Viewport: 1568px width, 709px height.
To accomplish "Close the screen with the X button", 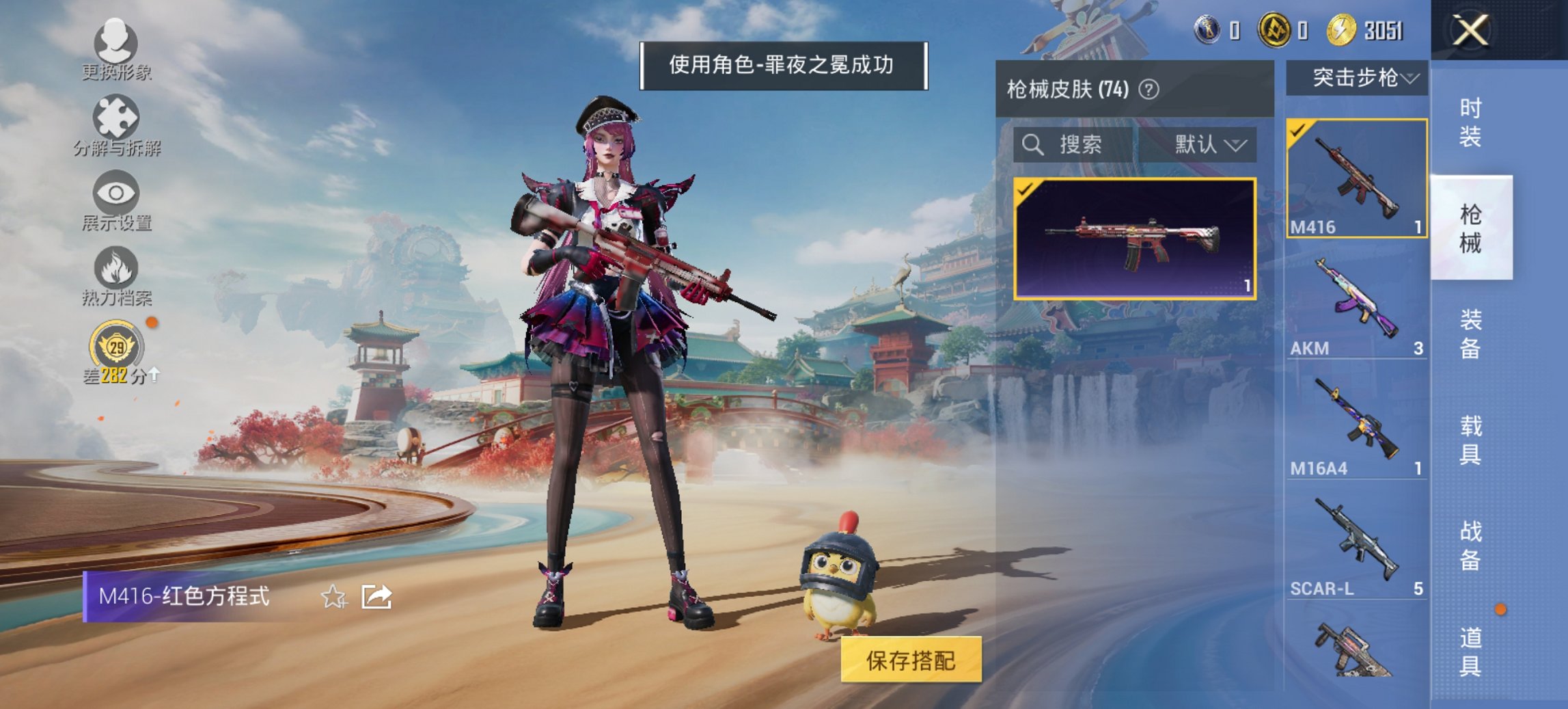I will click(1470, 29).
